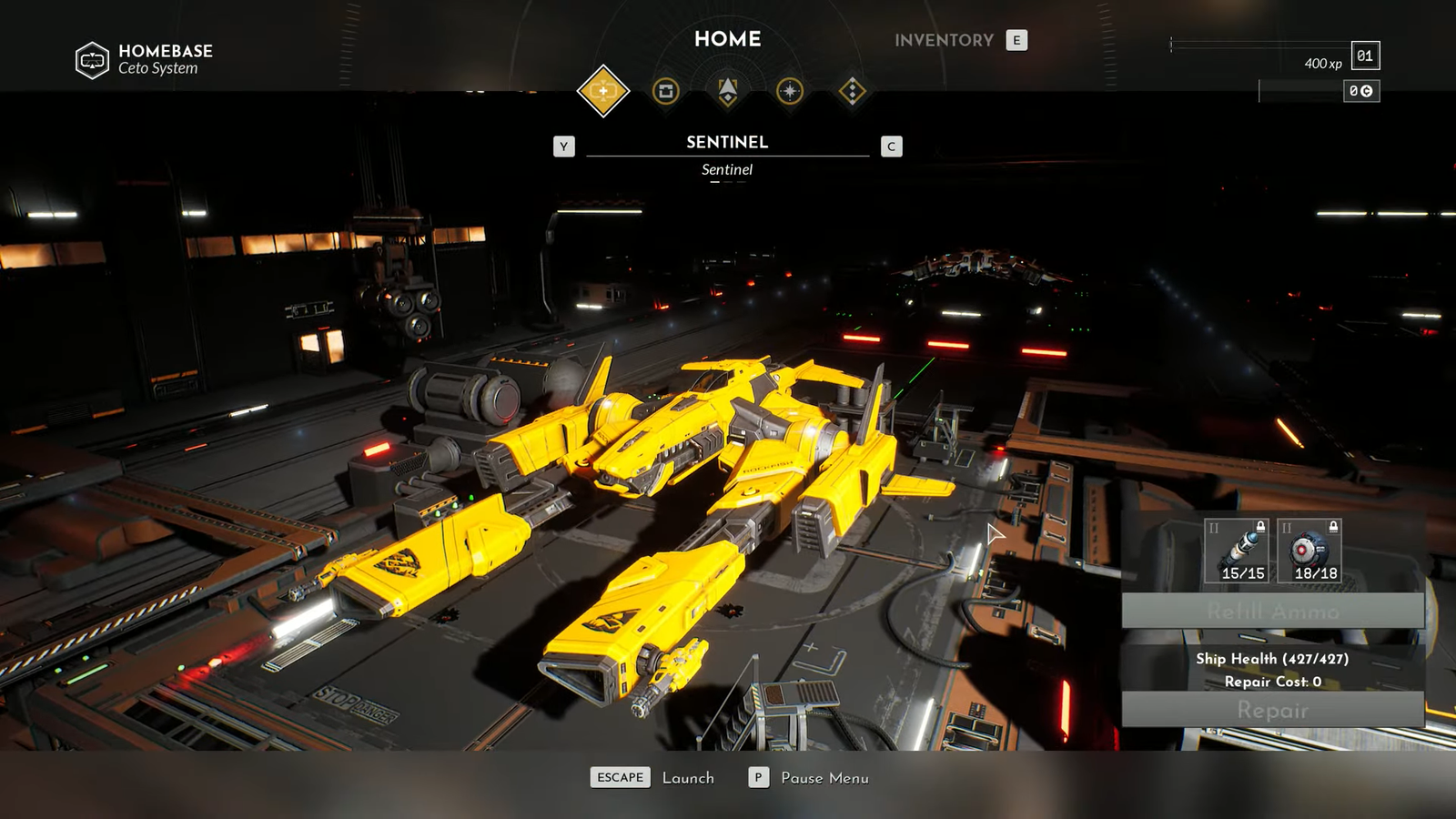Select the mine ammo slot showing 18/18
This screenshot has width=1456, height=819.
[x=1309, y=551]
